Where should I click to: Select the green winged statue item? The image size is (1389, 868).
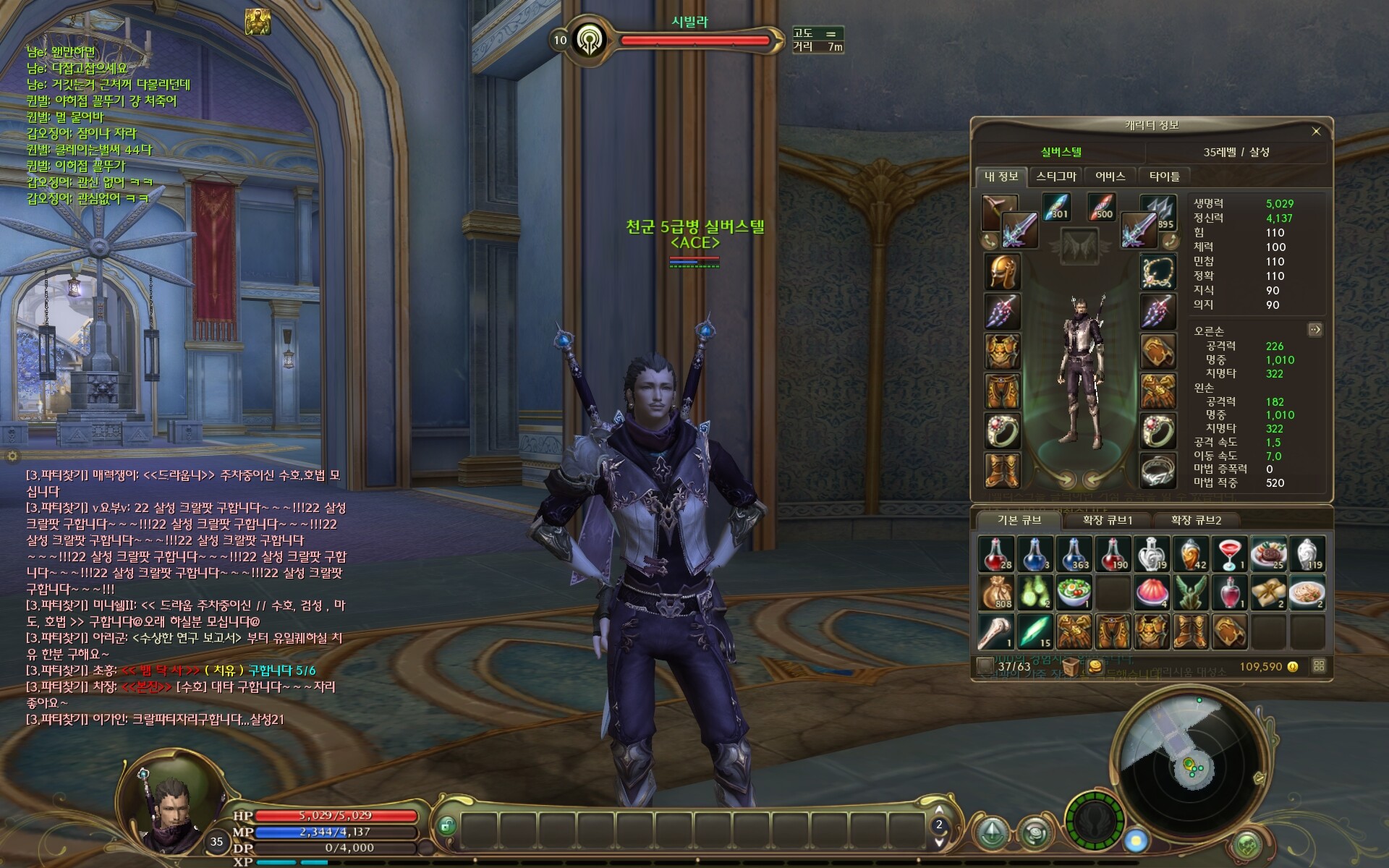[x=1190, y=593]
